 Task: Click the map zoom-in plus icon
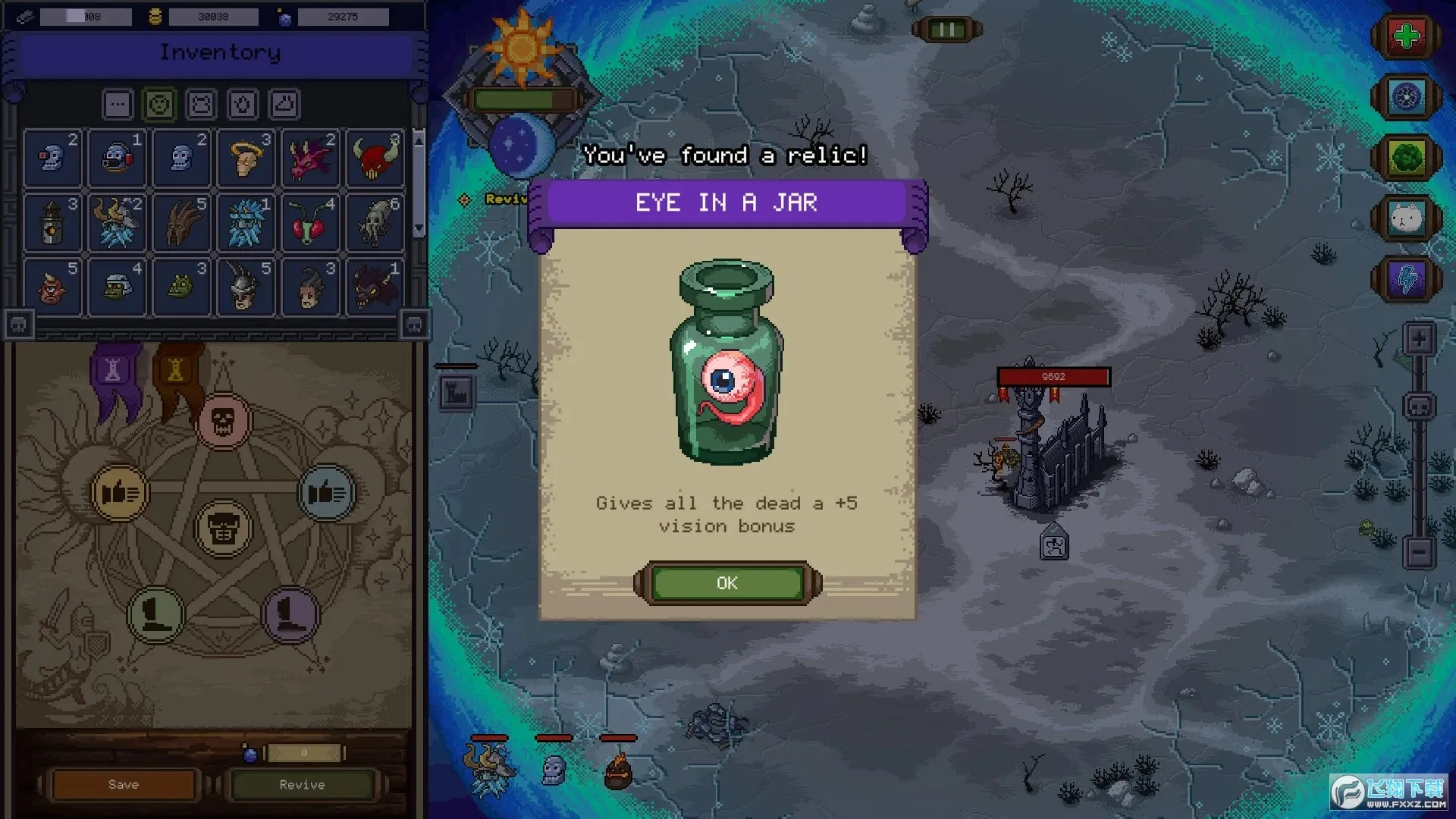(1419, 340)
